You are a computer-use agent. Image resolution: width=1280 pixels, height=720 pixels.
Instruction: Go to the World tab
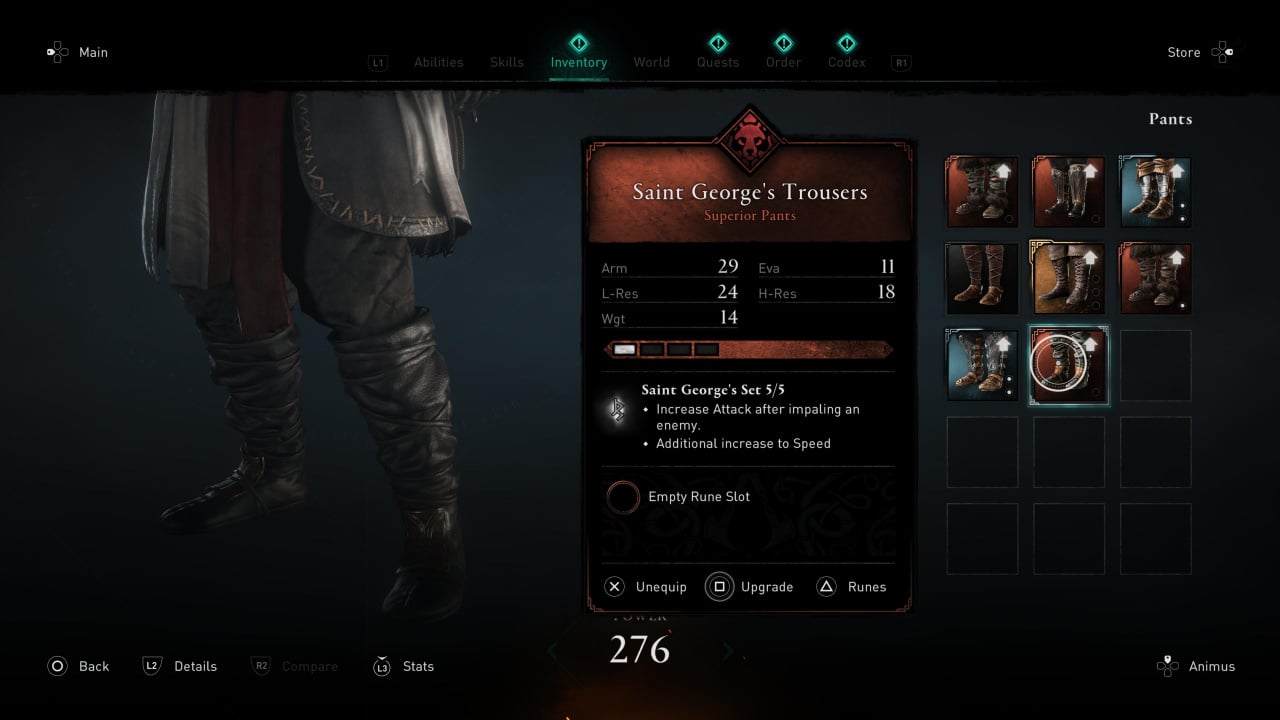[651, 62]
